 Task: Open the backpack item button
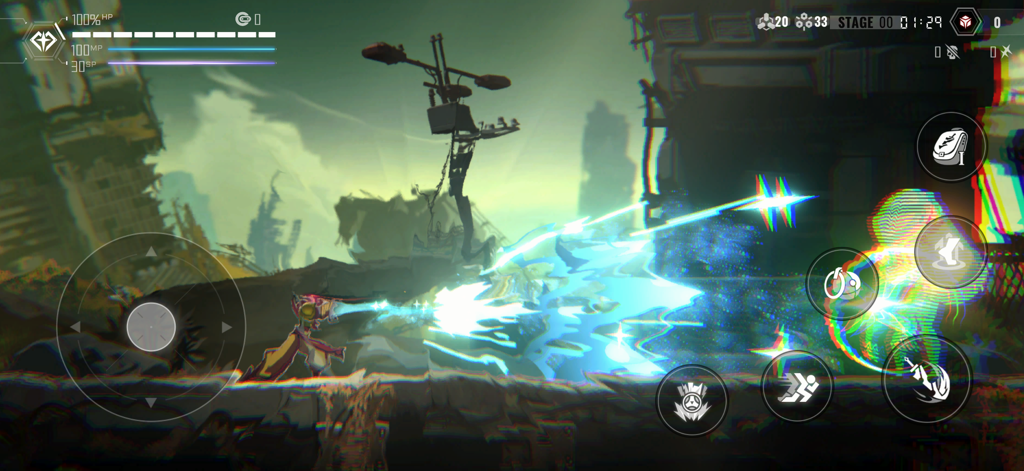click(951, 148)
